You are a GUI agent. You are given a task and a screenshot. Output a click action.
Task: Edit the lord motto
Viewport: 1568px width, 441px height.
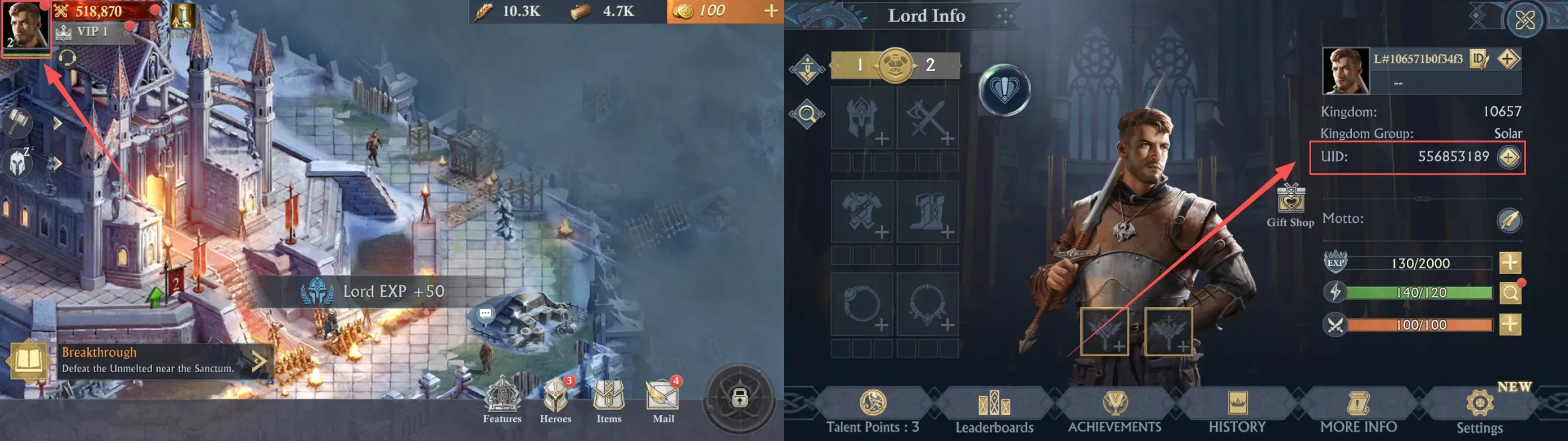pyautogui.click(x=1509, y=220)
